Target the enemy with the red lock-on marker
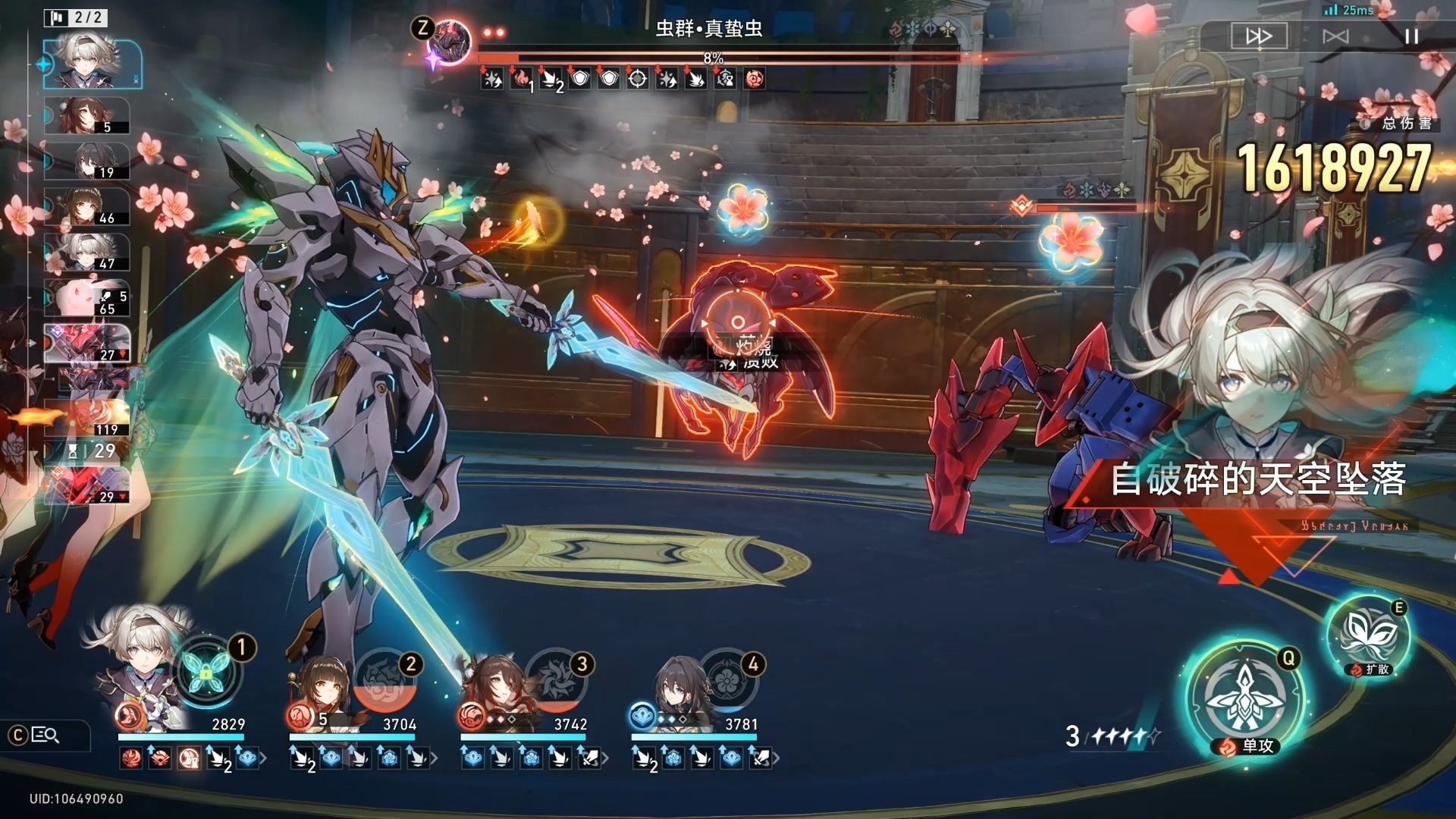Screen dimensions: 1456x819 click(737, 324)
